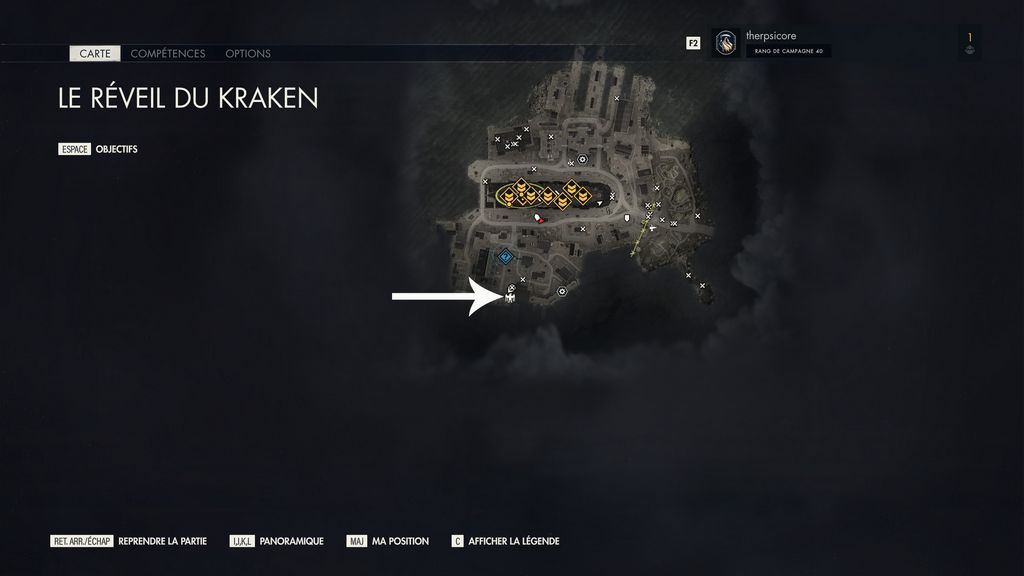Open therpsicore's player profile badge
The width and height of the screenshot is (1024, 576).
tap(726, 43)
